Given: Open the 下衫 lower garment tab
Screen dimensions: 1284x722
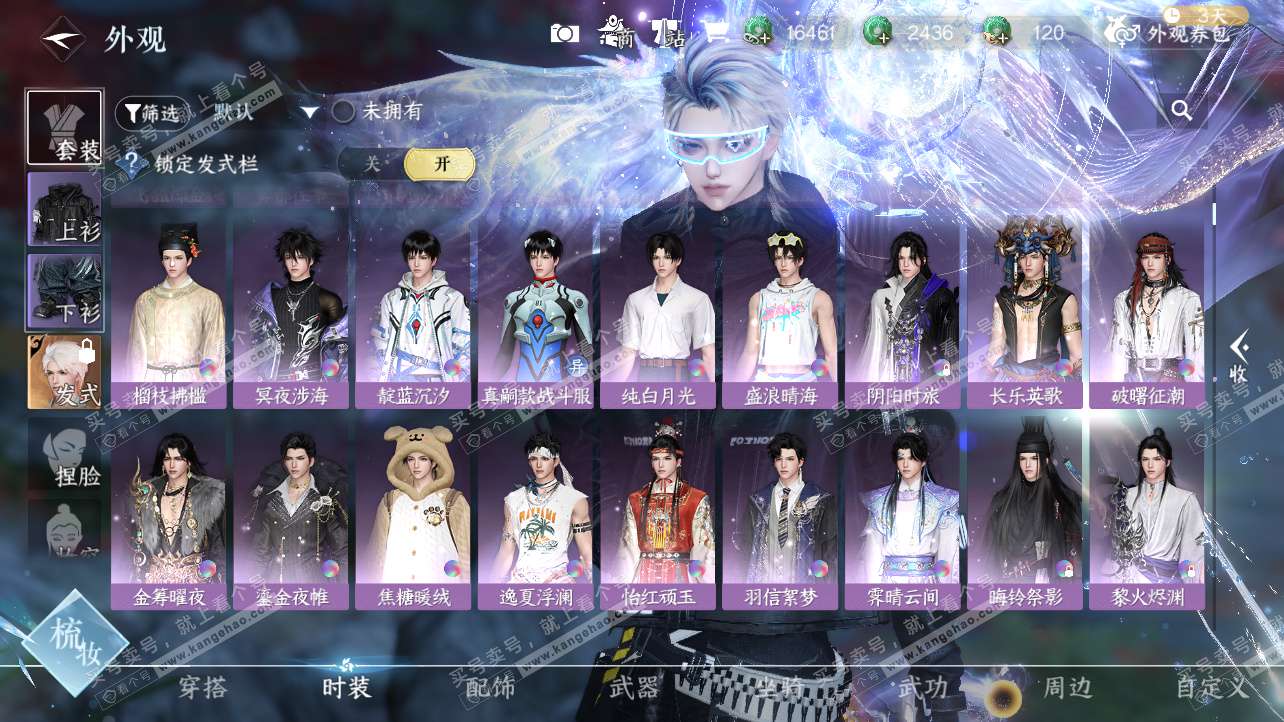Looking at the screenshot, I should tap(64, 292).
